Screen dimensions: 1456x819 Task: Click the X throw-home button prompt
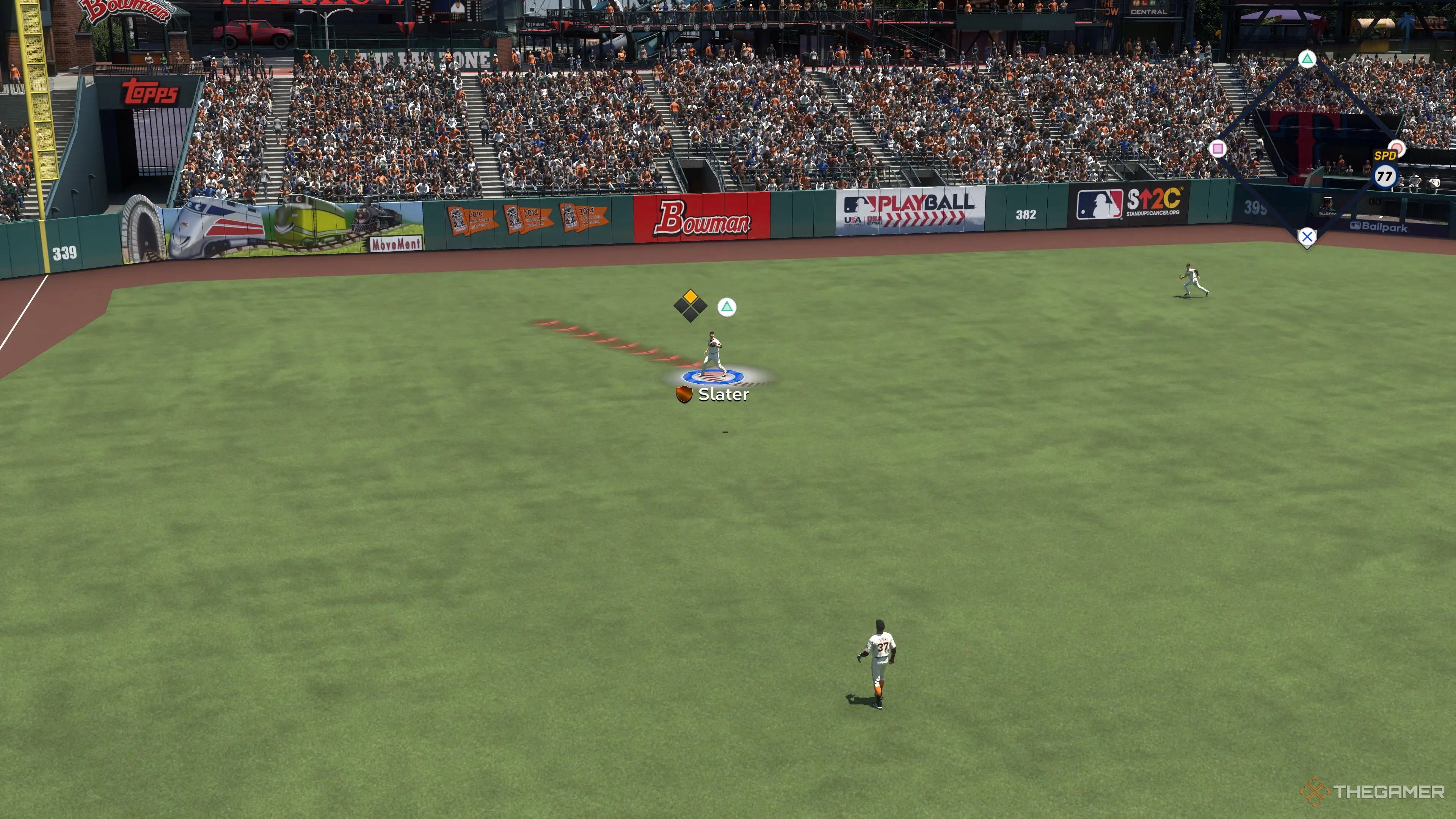coord(1307,237)
